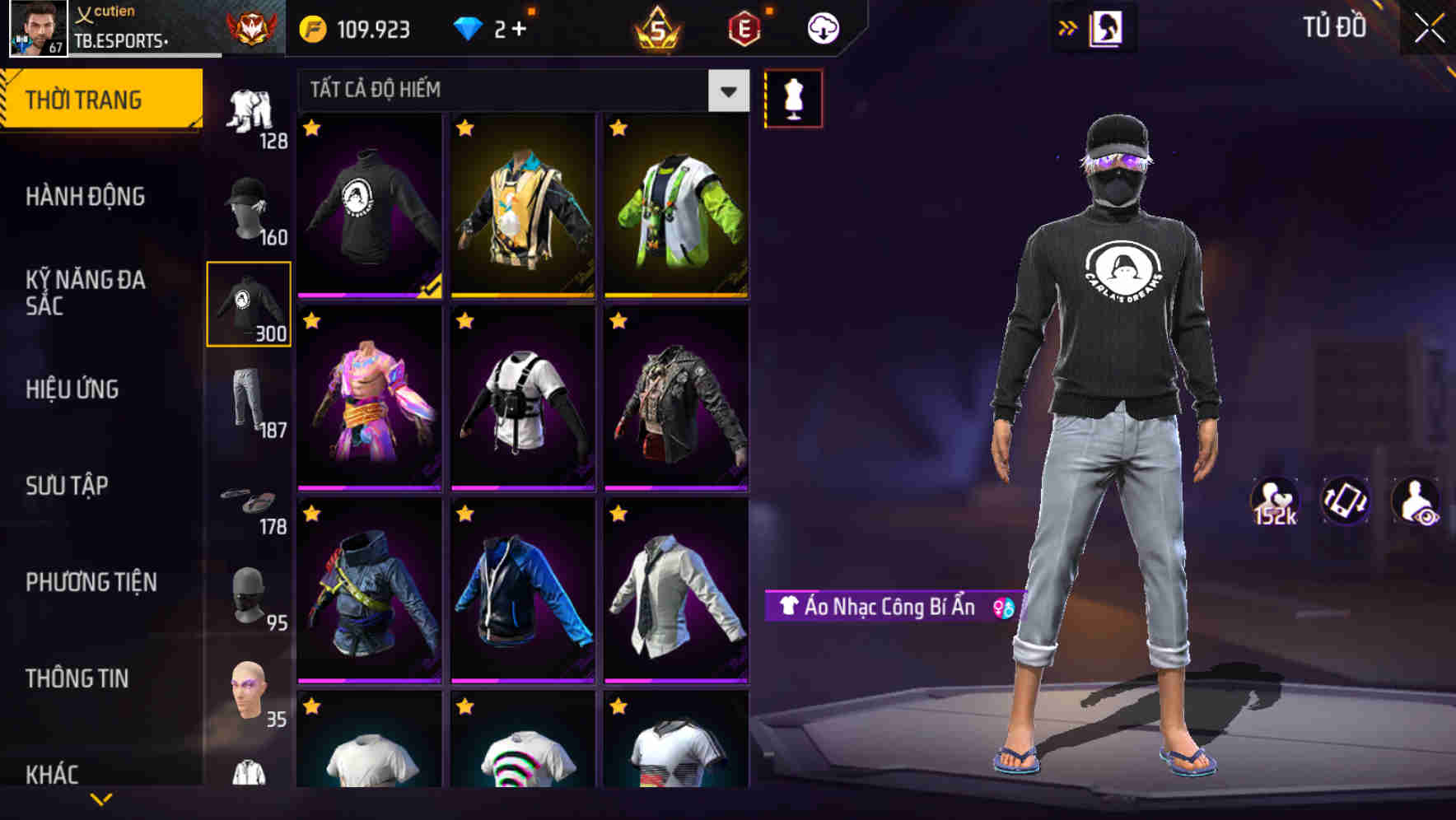Viewport: 1456px width, 820px height.
Task: Tap the 360-degree character rotation icon
Action: click(1342, 502)
